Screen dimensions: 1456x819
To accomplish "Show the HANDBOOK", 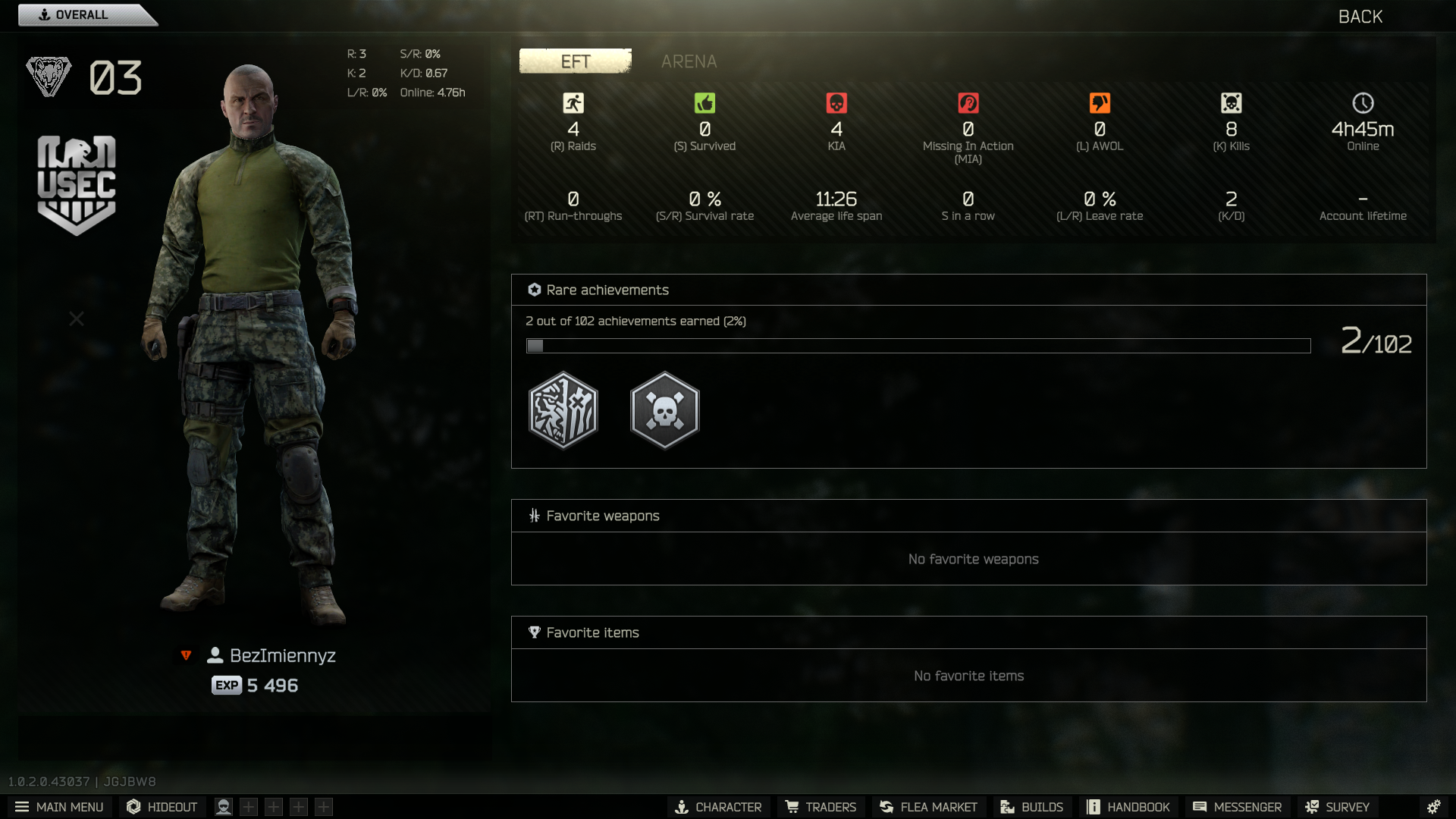I will point(1128,807).
